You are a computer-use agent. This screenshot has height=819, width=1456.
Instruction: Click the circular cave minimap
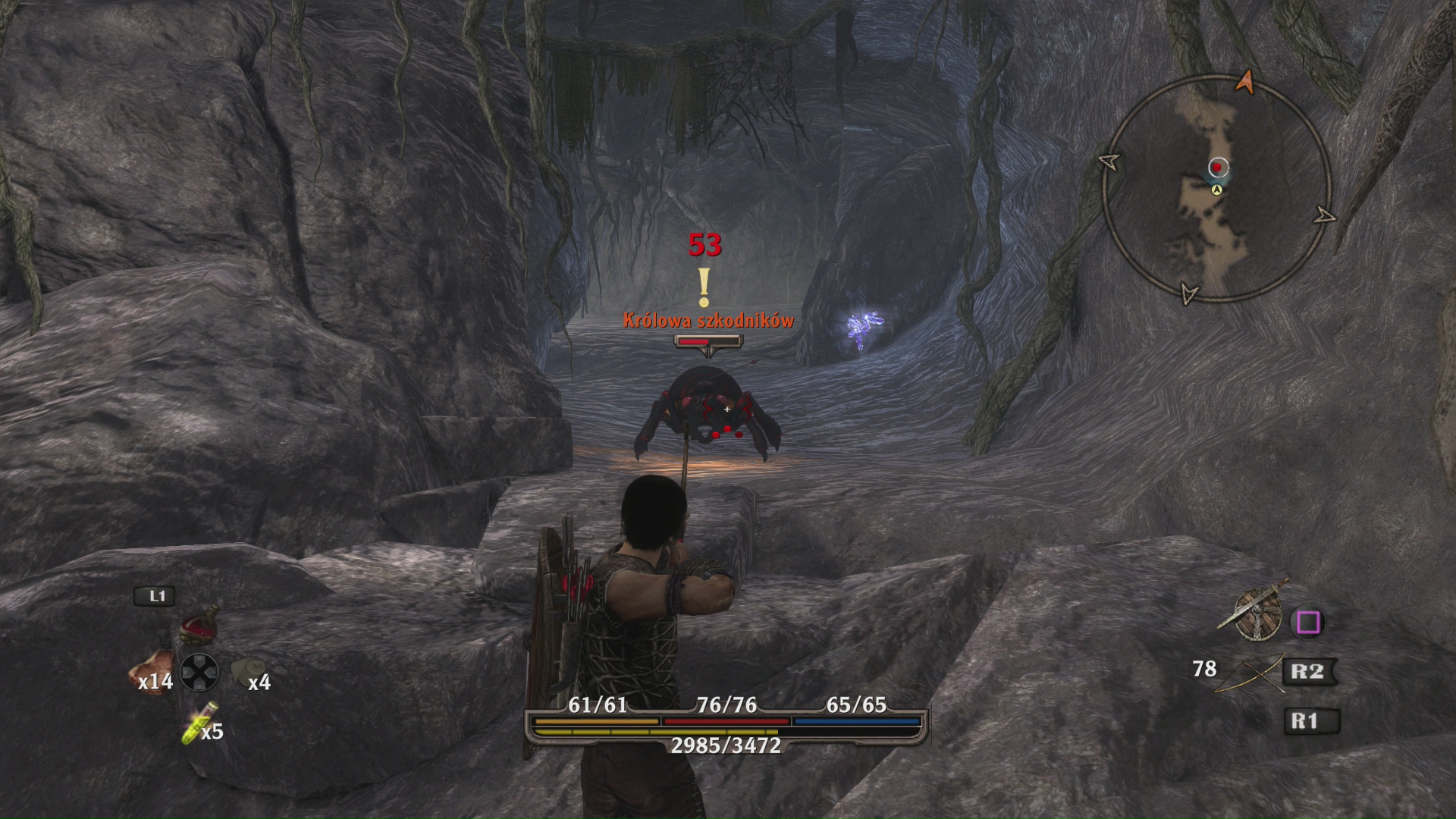(1216, 189)
